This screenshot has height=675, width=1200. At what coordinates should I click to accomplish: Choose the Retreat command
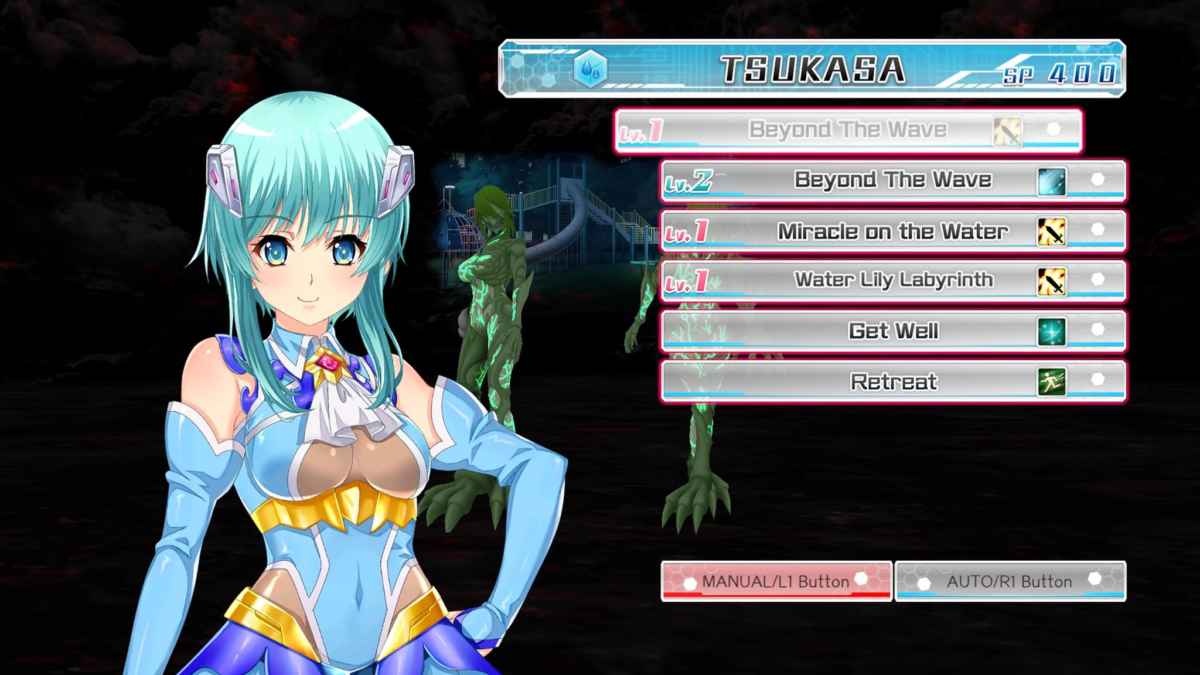[x=893, y=381]
